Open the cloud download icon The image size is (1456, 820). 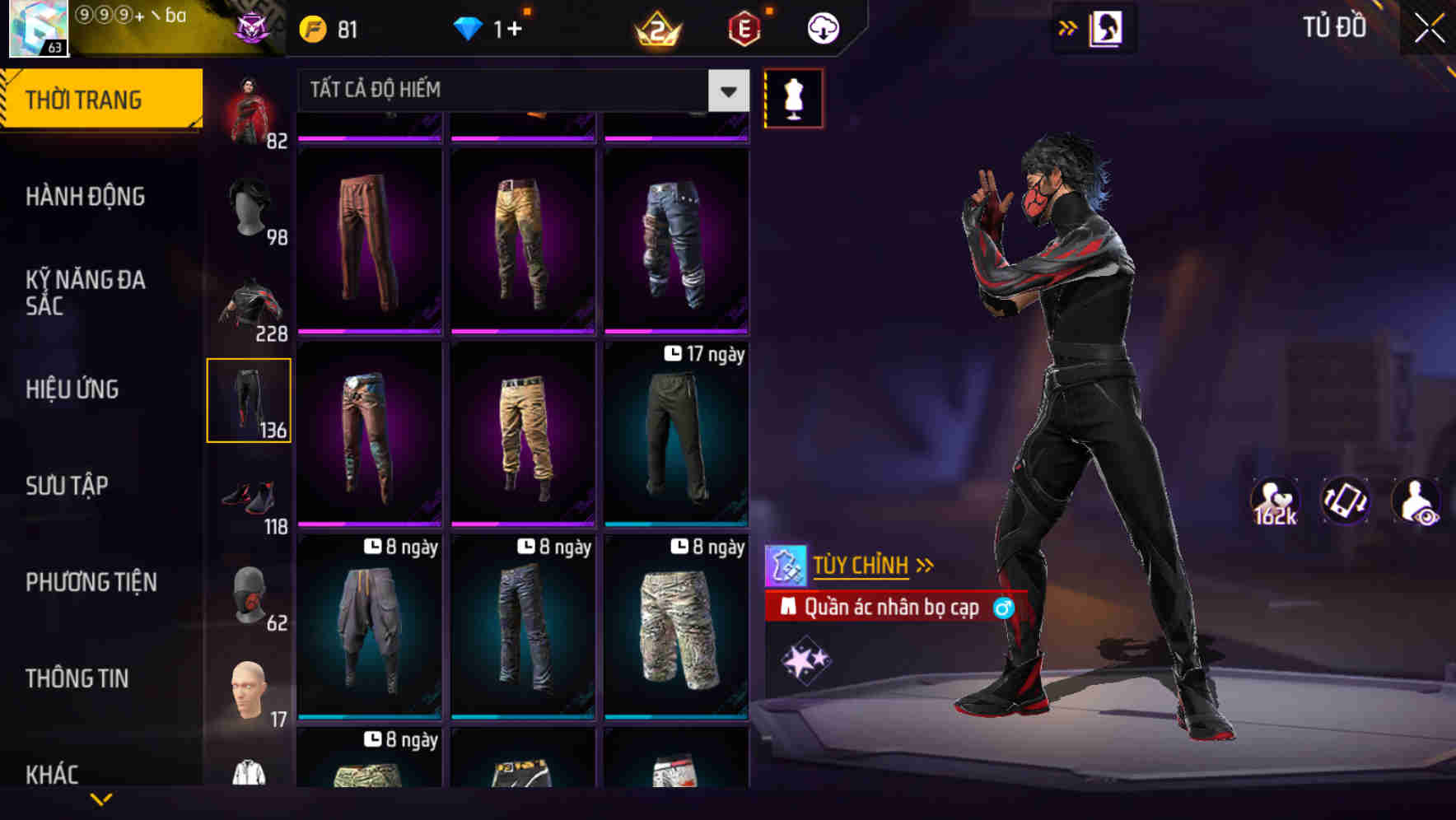click(821, 27)
